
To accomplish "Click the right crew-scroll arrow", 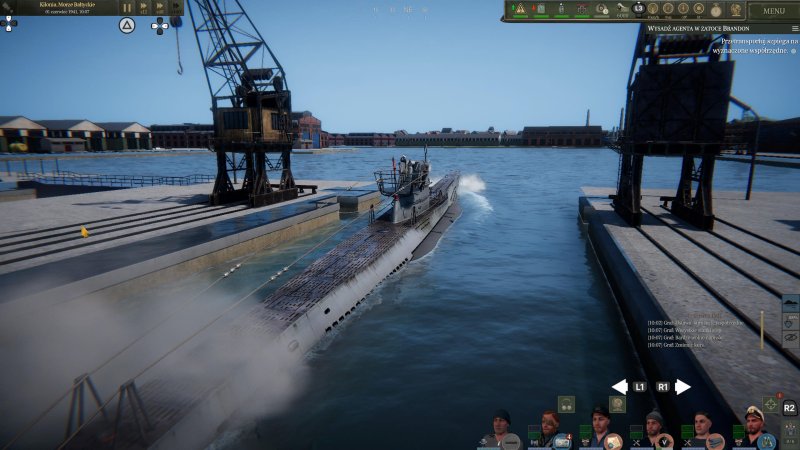I will point(683,387).
